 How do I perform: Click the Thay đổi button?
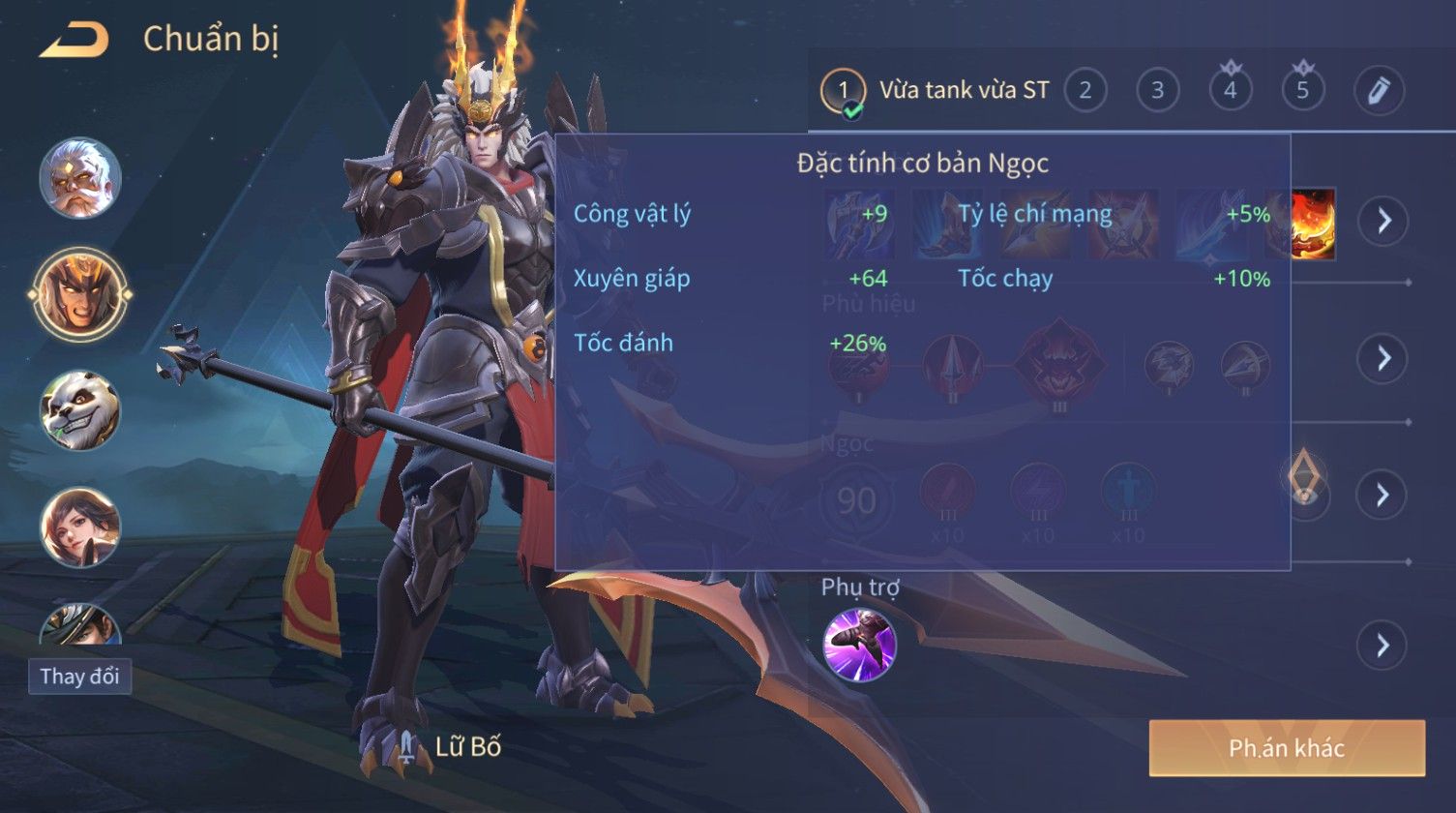click(x=80, y=676)
